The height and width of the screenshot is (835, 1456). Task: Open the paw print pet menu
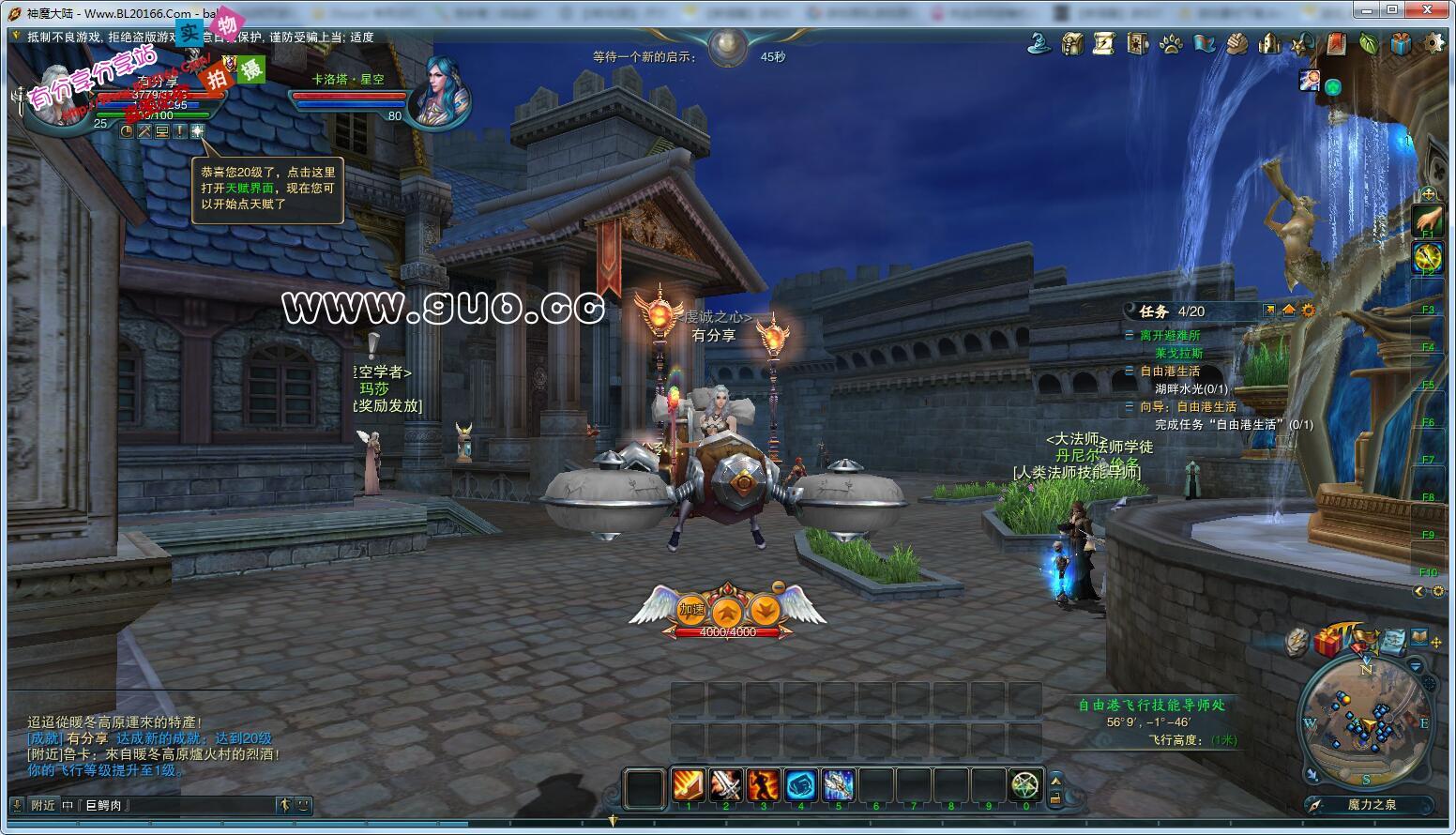1171,43
